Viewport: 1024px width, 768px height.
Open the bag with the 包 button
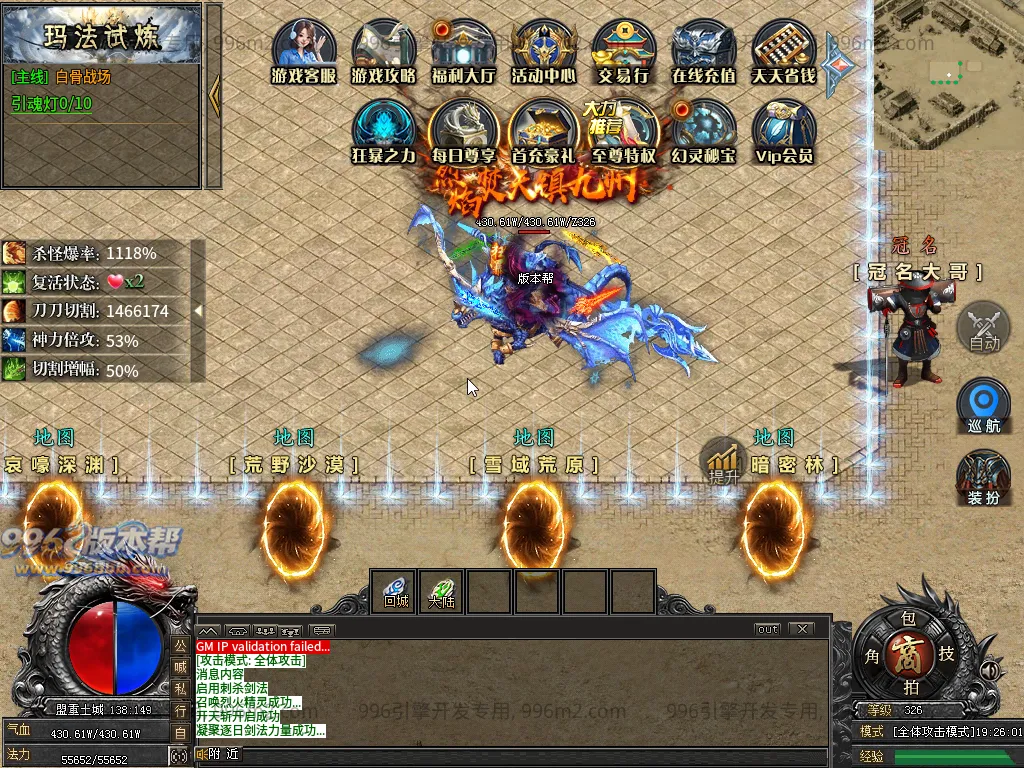point(909,620)
